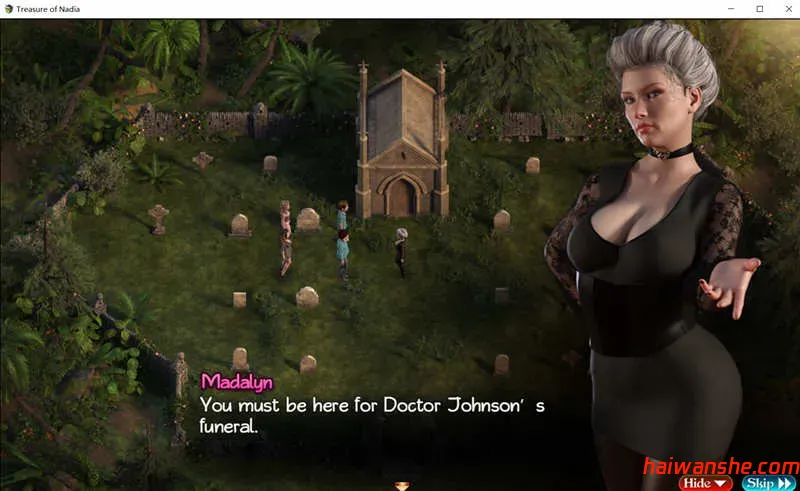This screenshot has height=491, width=800.
Task: Skip the dialogue scene
Action: coord(769,483)
